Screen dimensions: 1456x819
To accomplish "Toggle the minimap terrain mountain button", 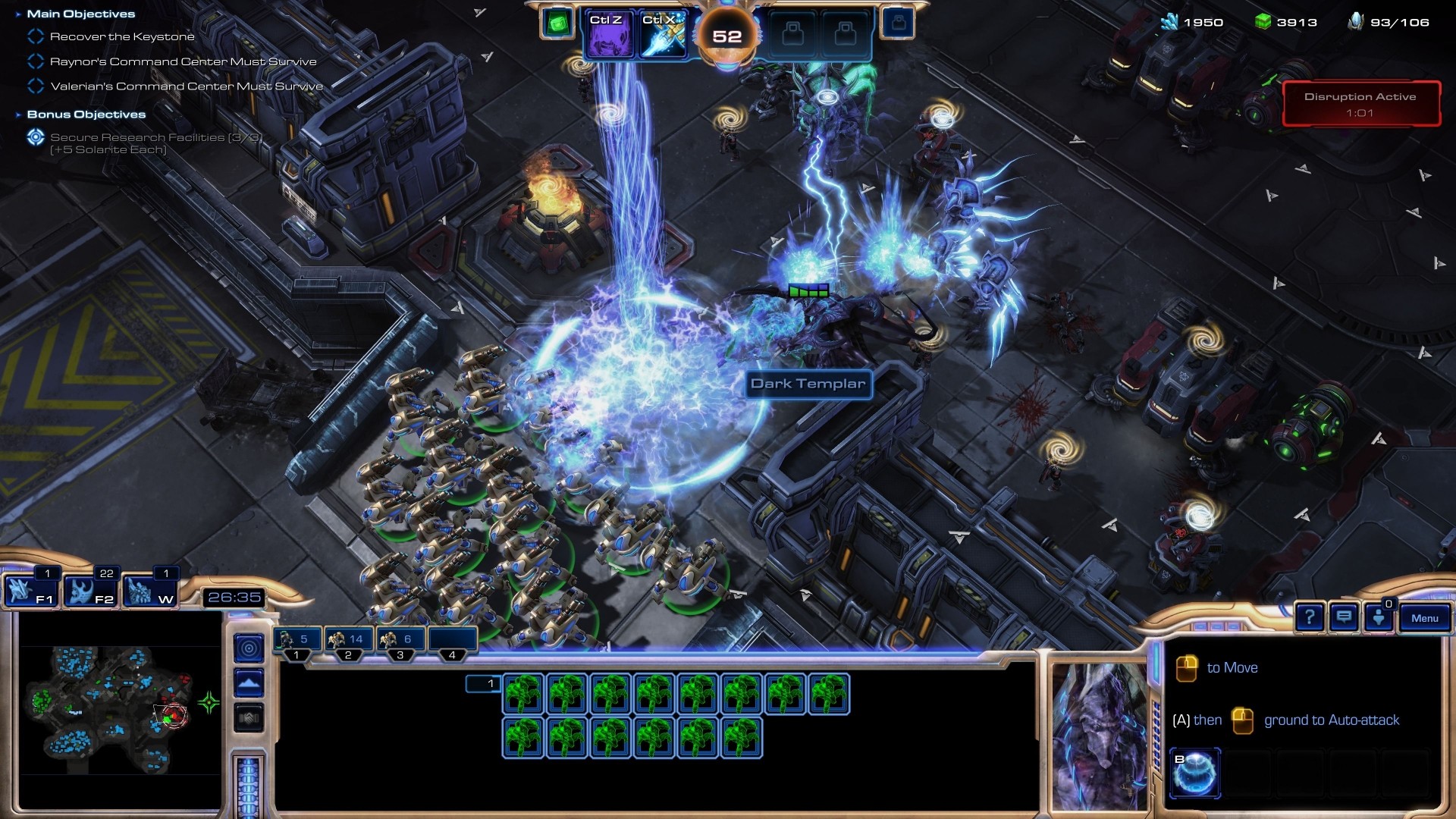I will tap(249, 683).
